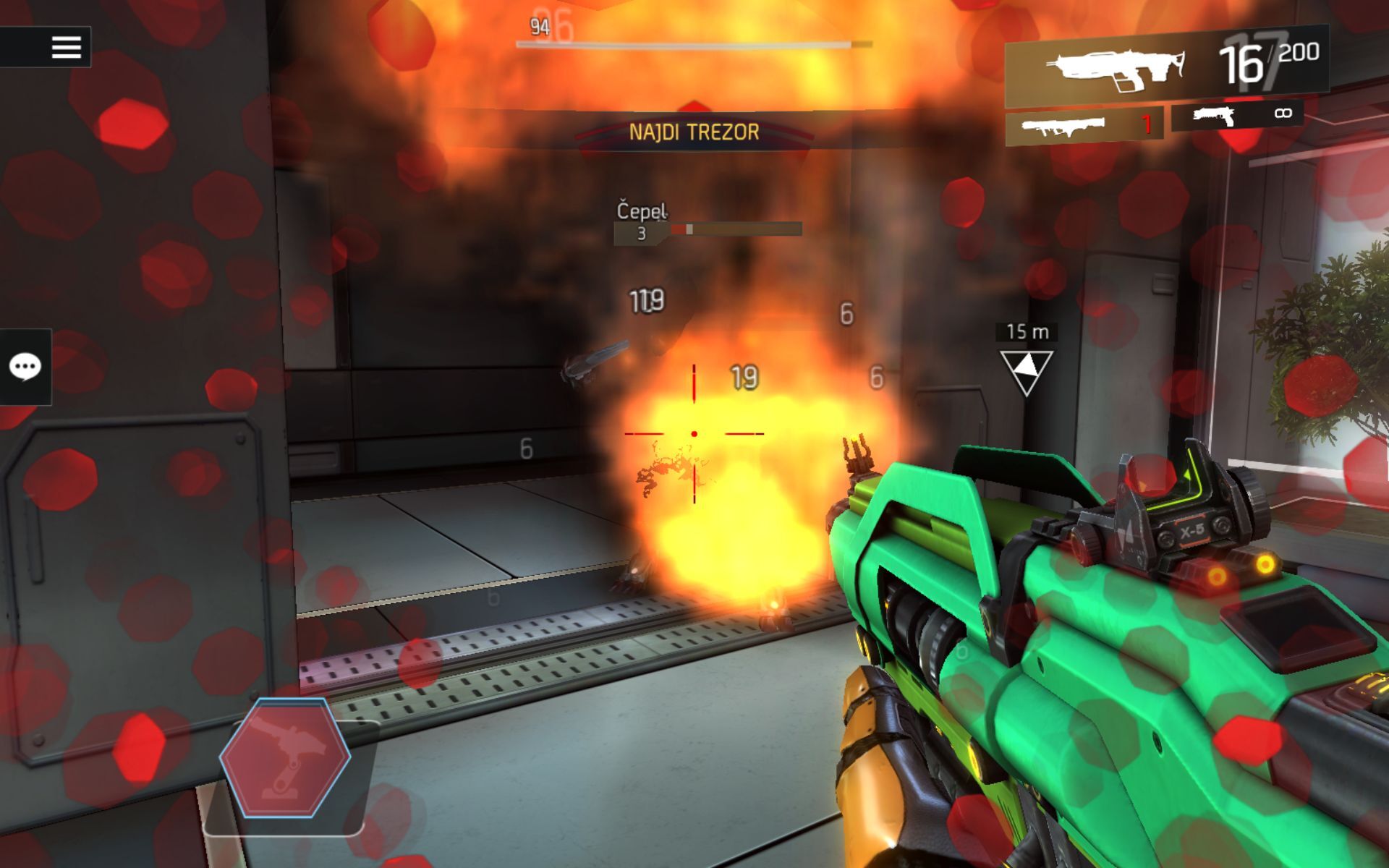Expand the NAJDI TREZOR objective banner
Viewport: 1389px width, 868px height.
(x=693, y=131)
